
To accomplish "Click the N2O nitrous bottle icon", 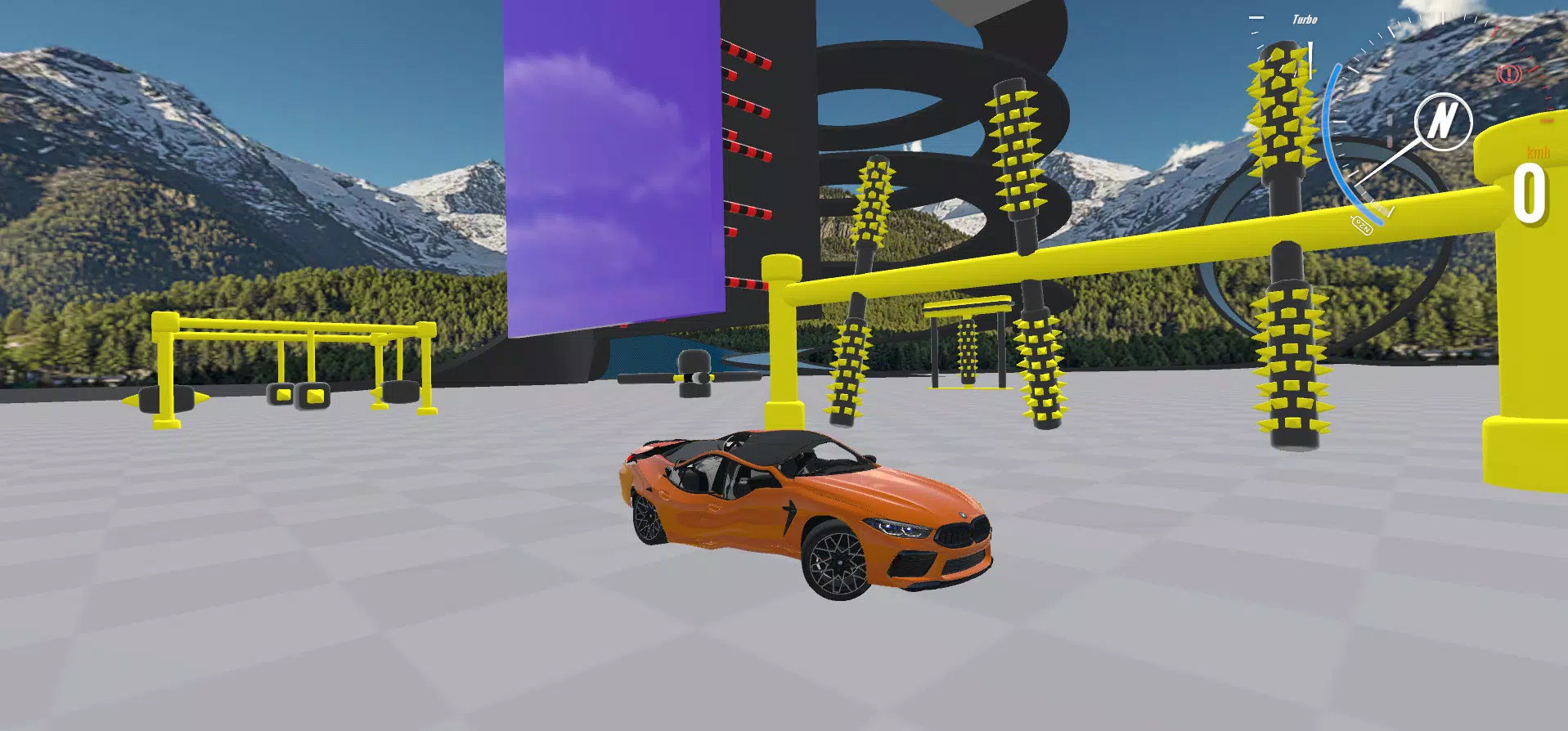I will (x=1362, y=226).
